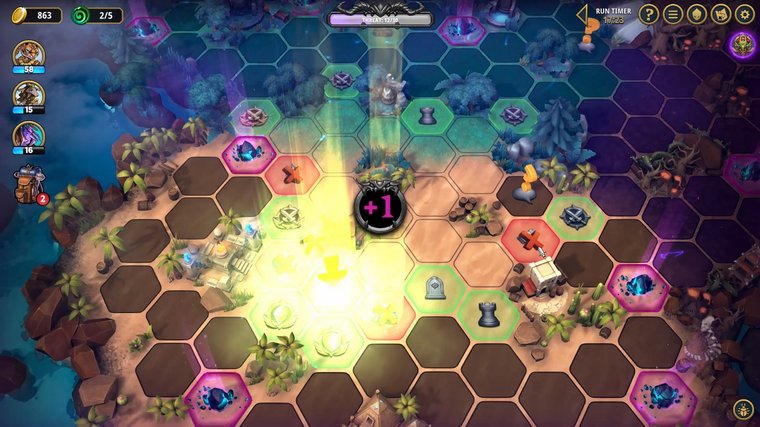760x427 pixels.
Task: Open the three-line list menu
Action: [x=674, y=14]
